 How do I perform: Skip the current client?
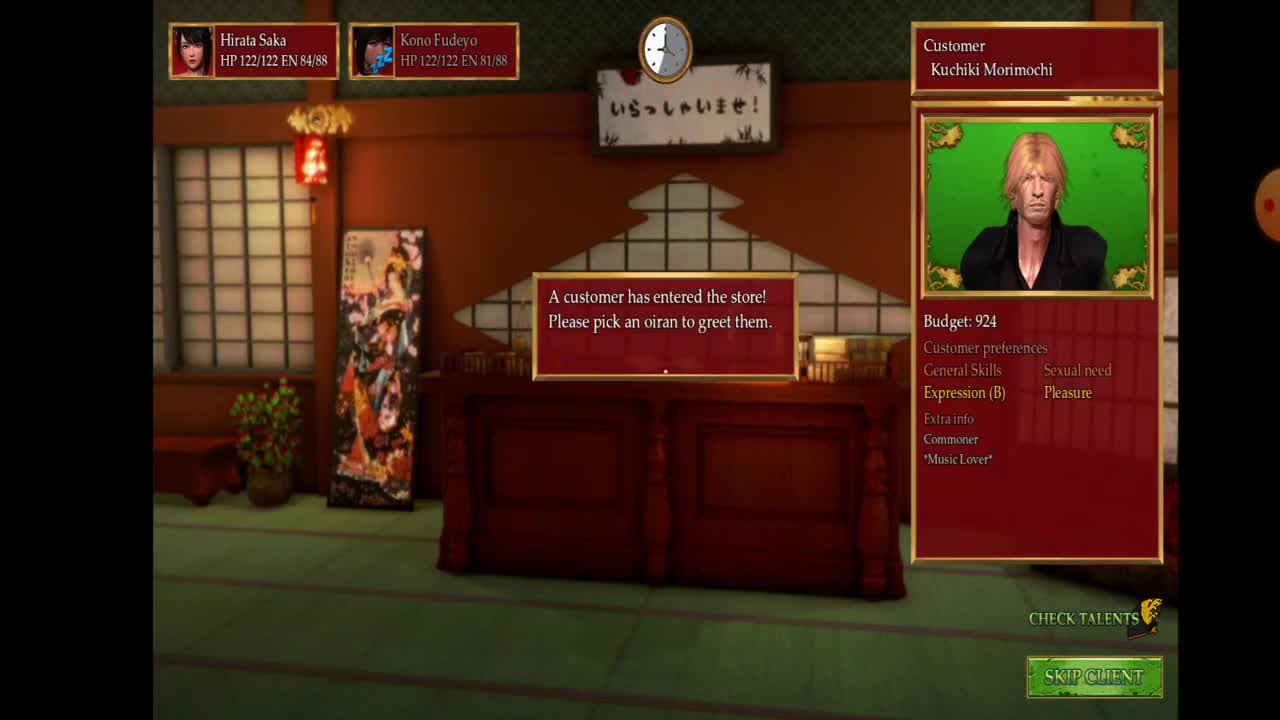click(x=1094, y=677)
